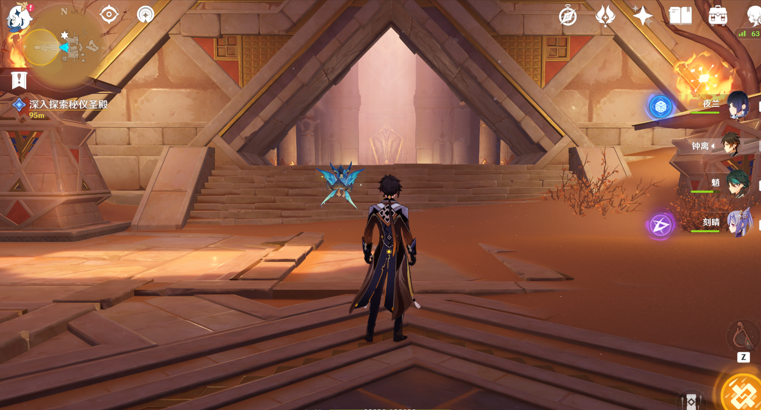Open the Paimon menu

pos(19,16)
